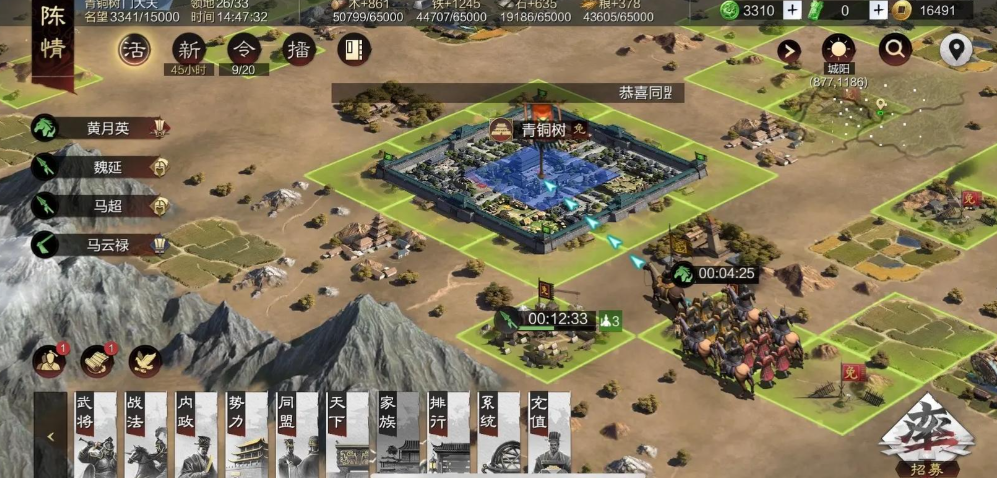Open the book journal icon
This screenshot has width=997, height=478.
point(353,49)
